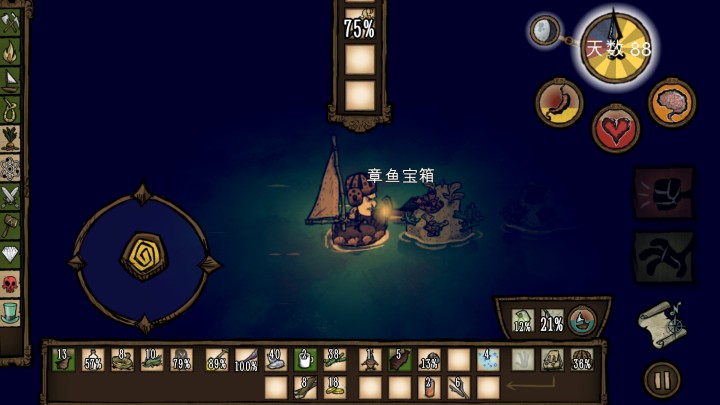The height and width of the screenshot is (405, 720).
Task: Select the inventory slot with 100% durability
Action: click(246, 360)
